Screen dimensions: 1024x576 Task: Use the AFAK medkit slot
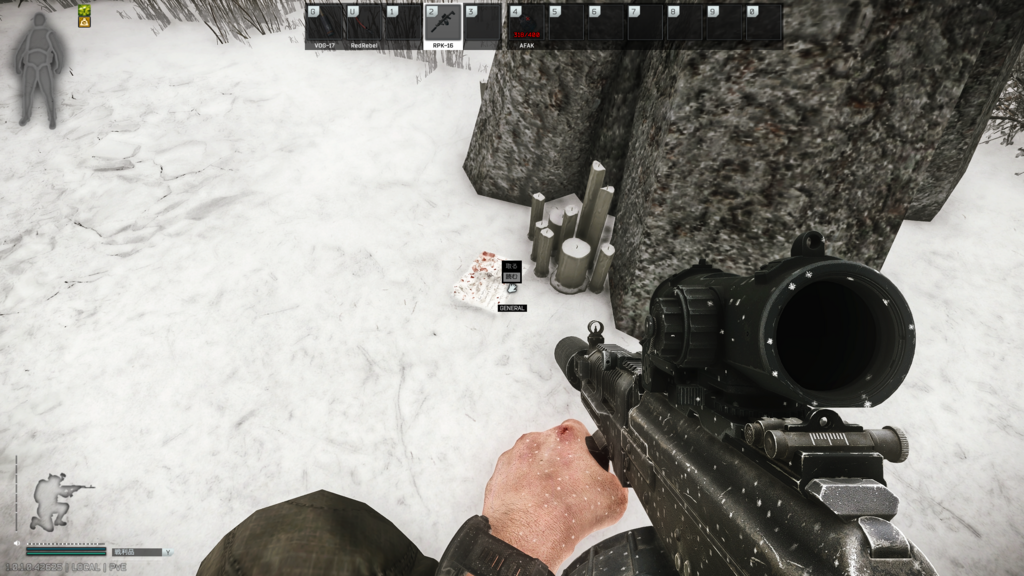point(527,24)
